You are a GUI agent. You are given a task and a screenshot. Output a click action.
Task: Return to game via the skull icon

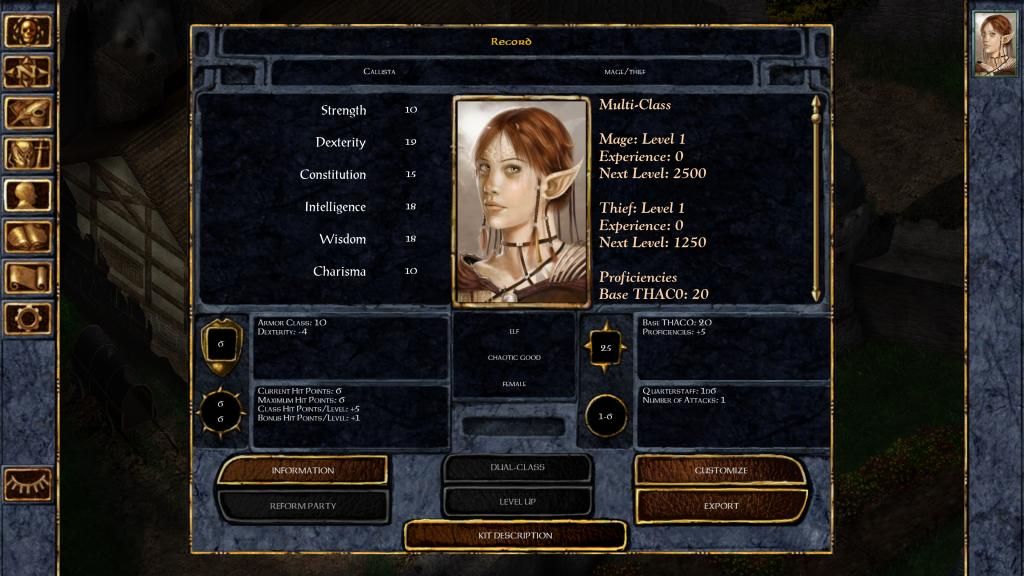pos(28,31)
